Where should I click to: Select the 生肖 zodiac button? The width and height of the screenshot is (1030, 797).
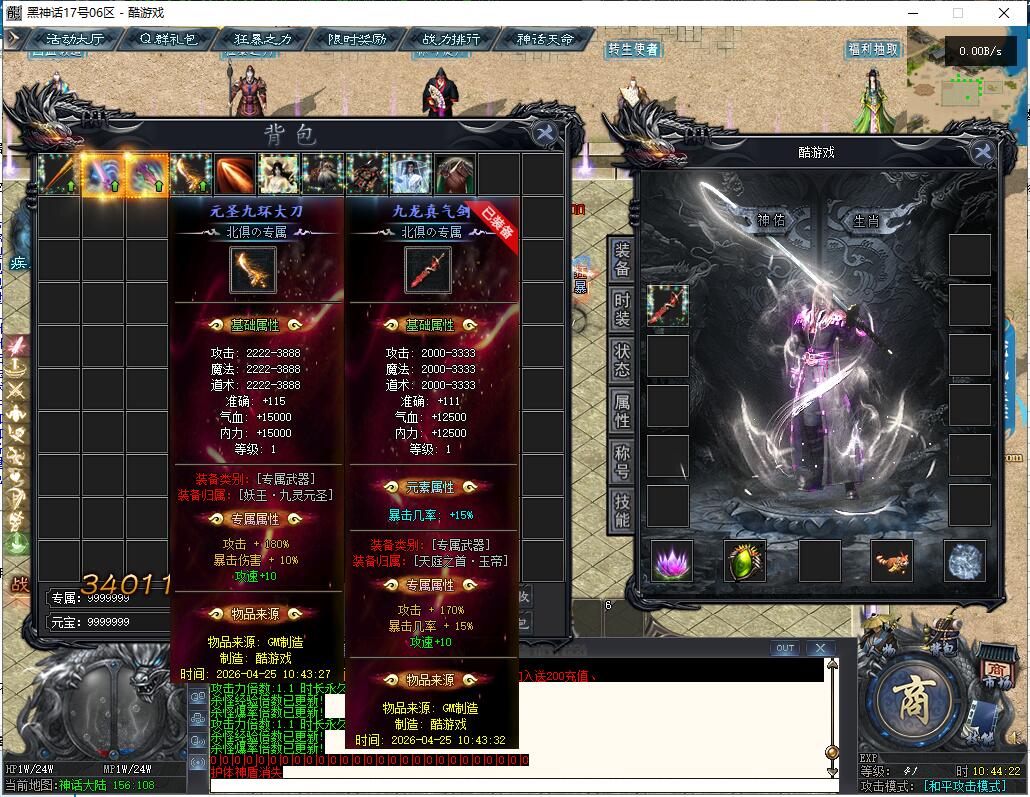tap(866, 220)
